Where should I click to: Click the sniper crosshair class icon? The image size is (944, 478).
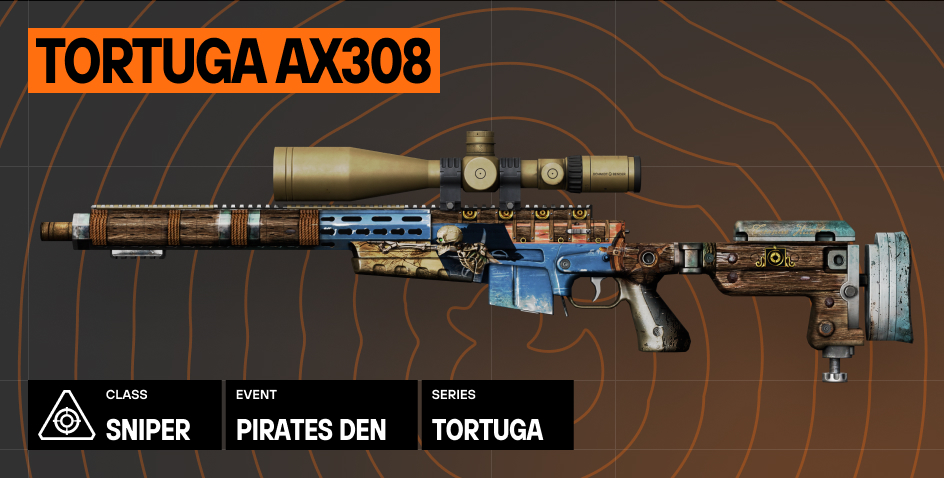tap(66, 415)
